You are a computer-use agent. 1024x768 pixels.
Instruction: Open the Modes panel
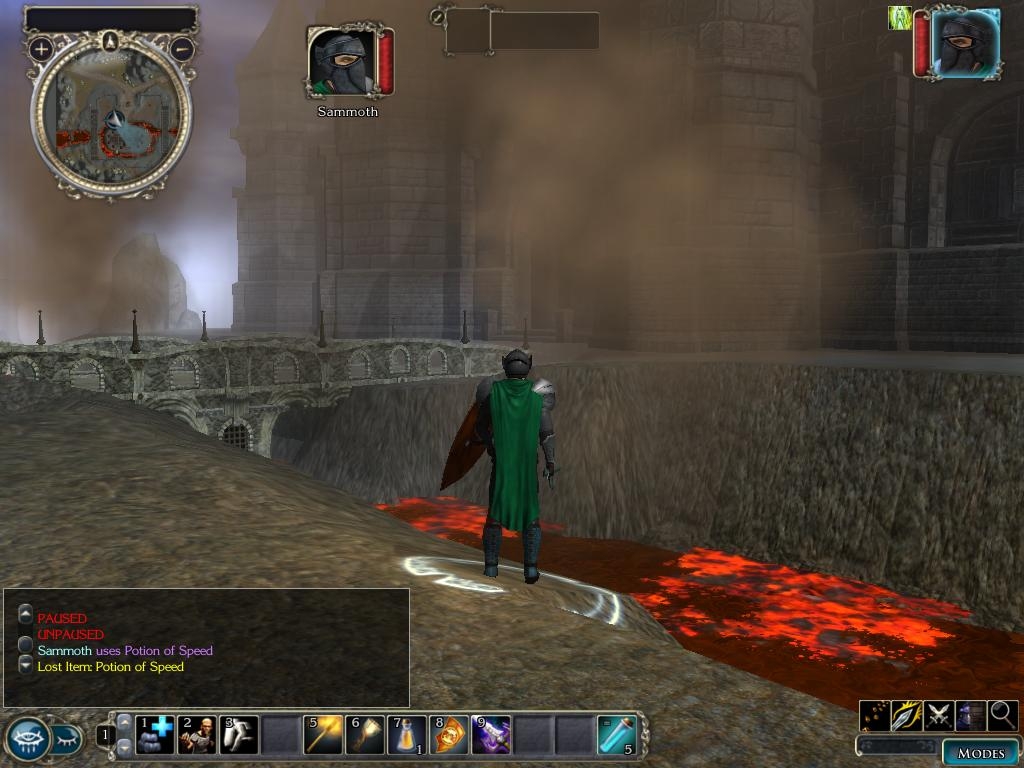980,753
